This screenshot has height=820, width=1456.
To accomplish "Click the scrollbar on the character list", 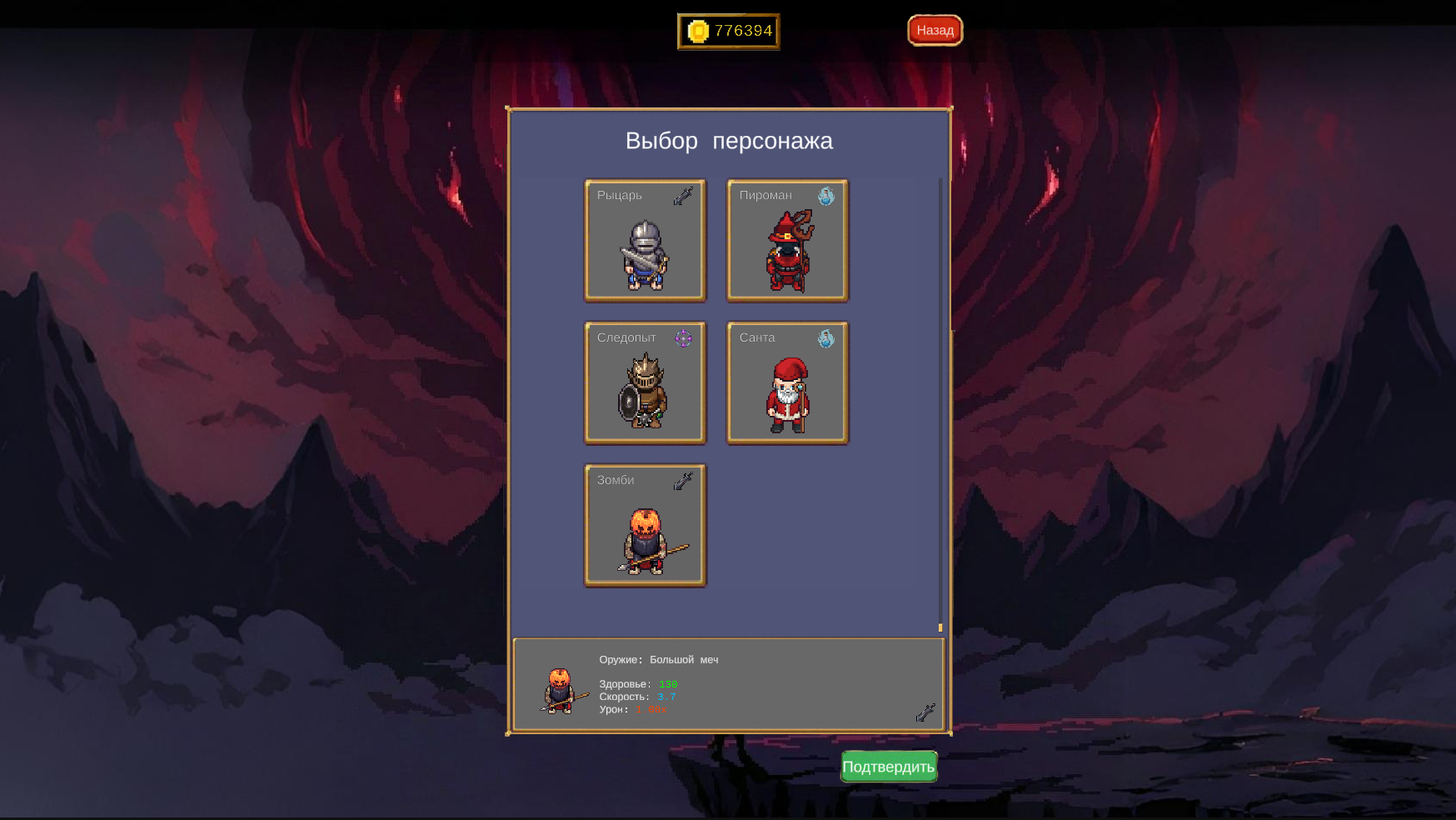I will pyautogui.click(x=940, y=627).
